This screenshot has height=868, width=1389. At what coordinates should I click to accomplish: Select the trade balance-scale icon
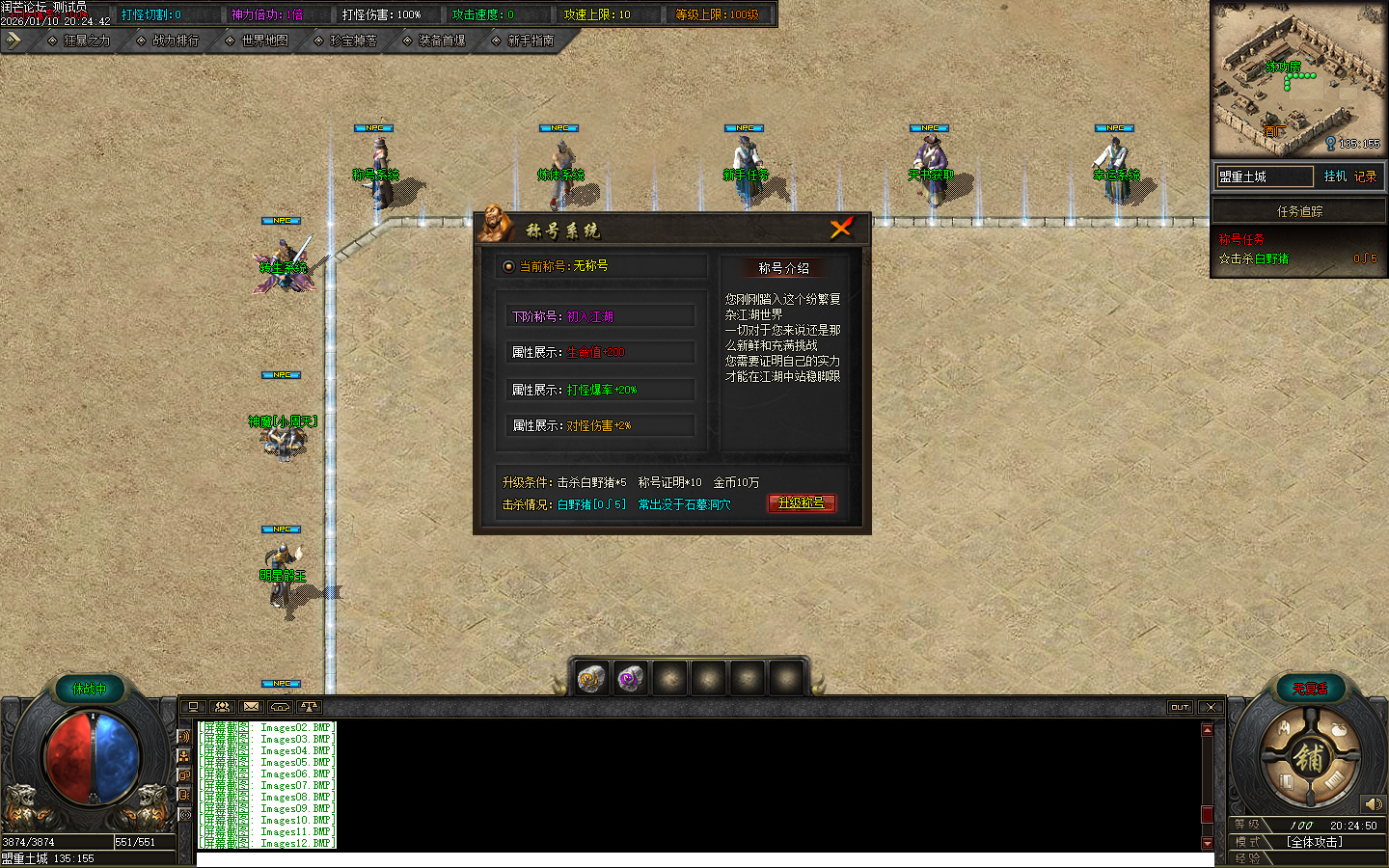309,706
